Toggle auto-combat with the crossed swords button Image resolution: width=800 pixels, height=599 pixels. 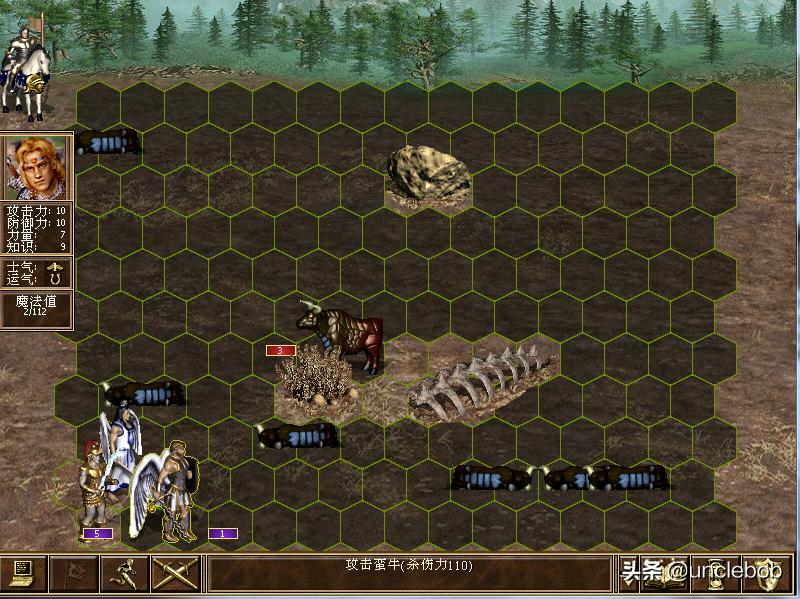click(x=175, y=574)
